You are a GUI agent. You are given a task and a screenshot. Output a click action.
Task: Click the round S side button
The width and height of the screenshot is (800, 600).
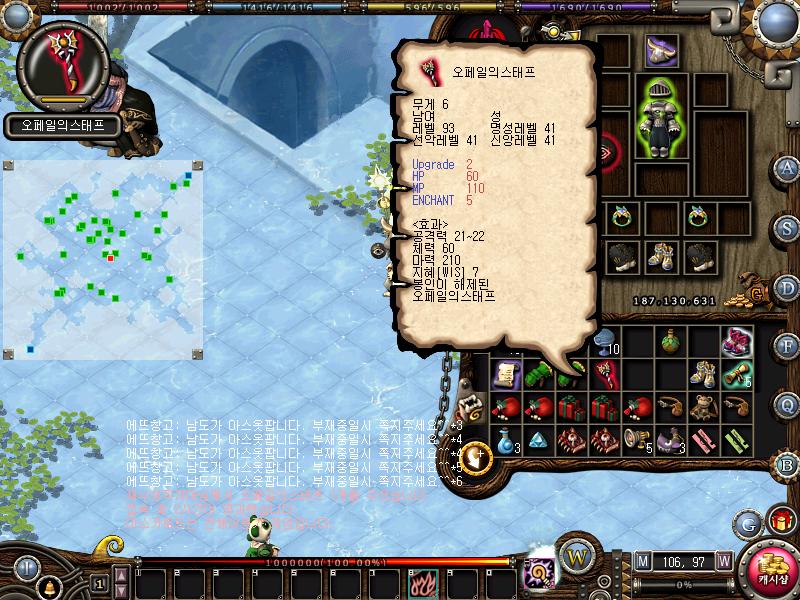click(x=787, y=228)
